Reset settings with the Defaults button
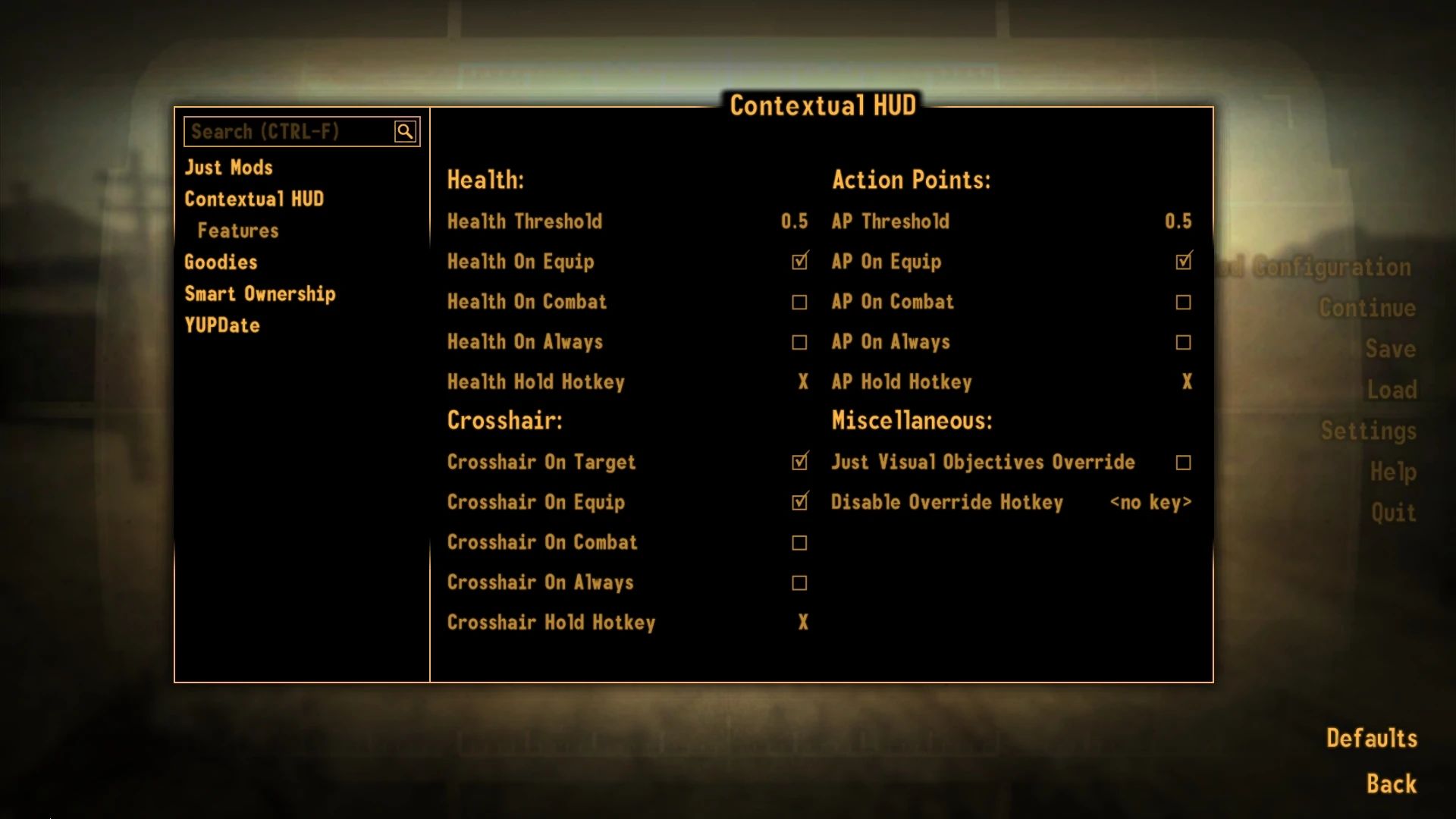Image resolution: width=1456 pixels, height=819 pixels. [x=1371, y=737]
